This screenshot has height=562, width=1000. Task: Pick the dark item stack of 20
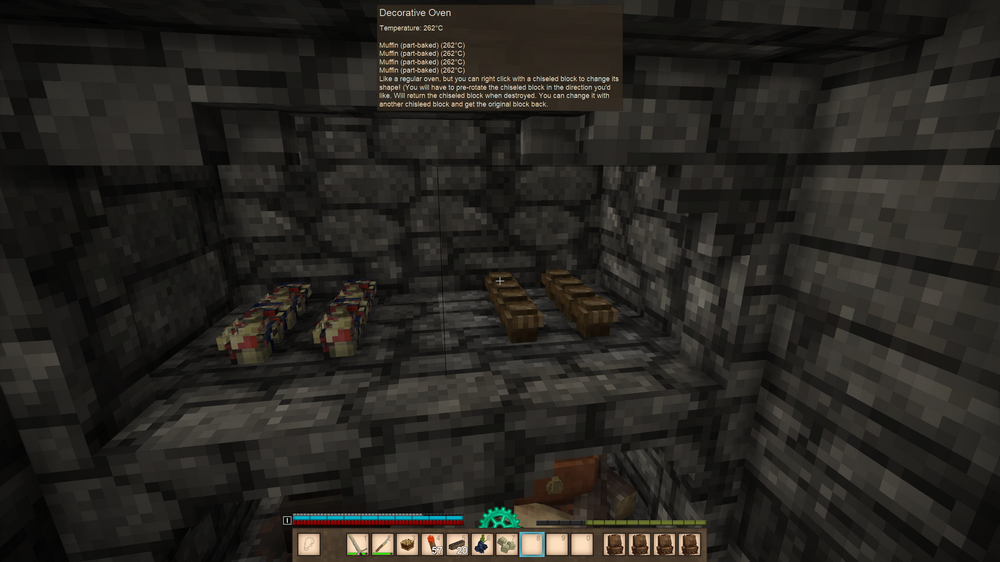pyautogui.click(x=458, y=545)
